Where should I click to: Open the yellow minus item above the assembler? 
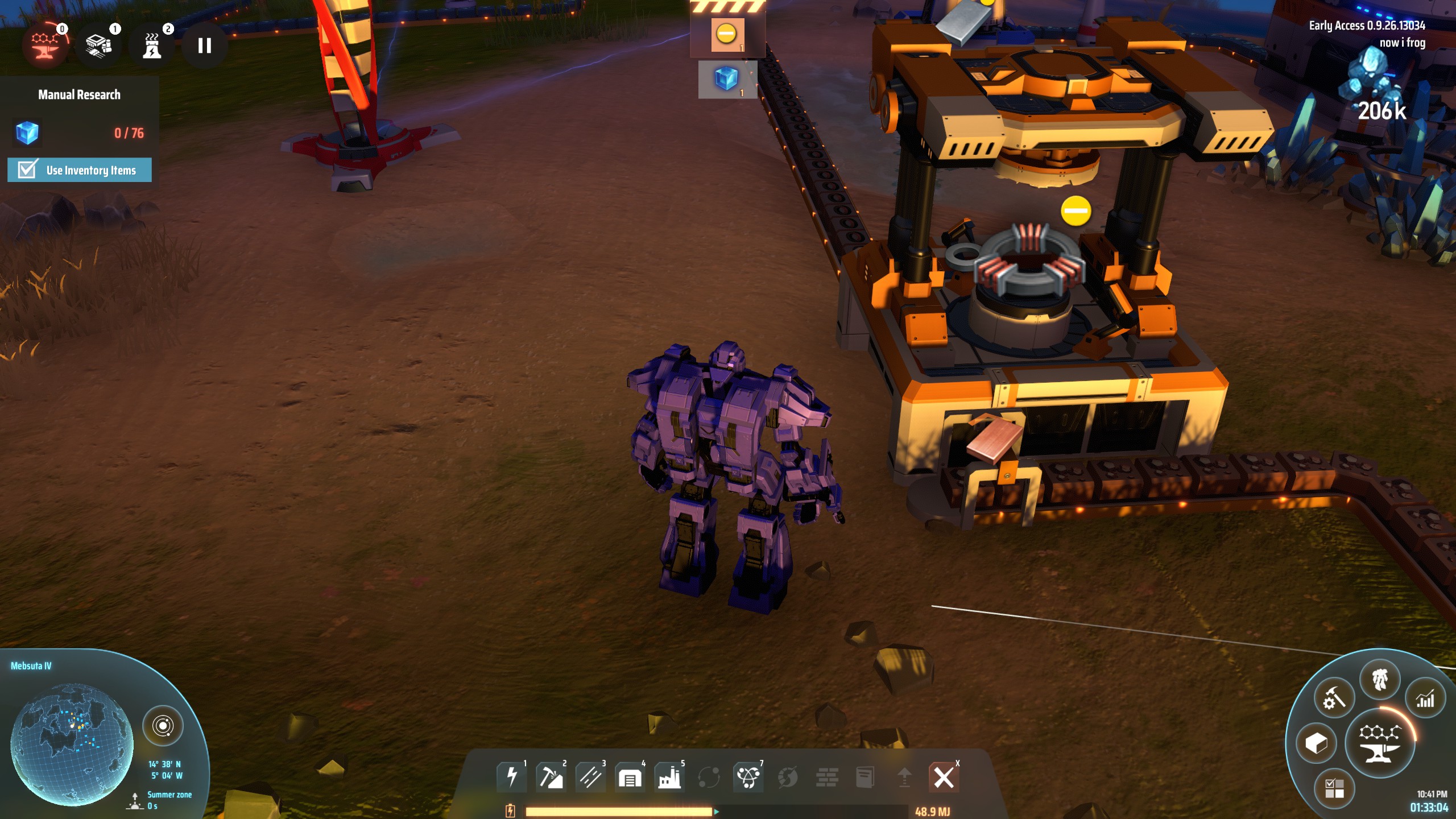pyautogui.click(x=726, y=34)
